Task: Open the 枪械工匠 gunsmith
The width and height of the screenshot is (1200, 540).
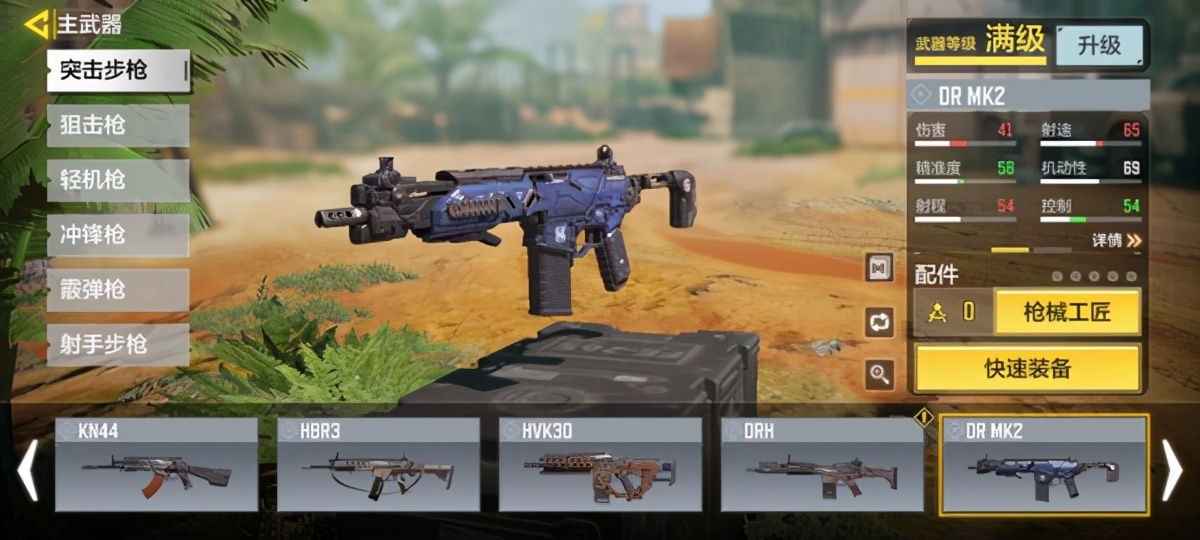Action: [1067, 312]
